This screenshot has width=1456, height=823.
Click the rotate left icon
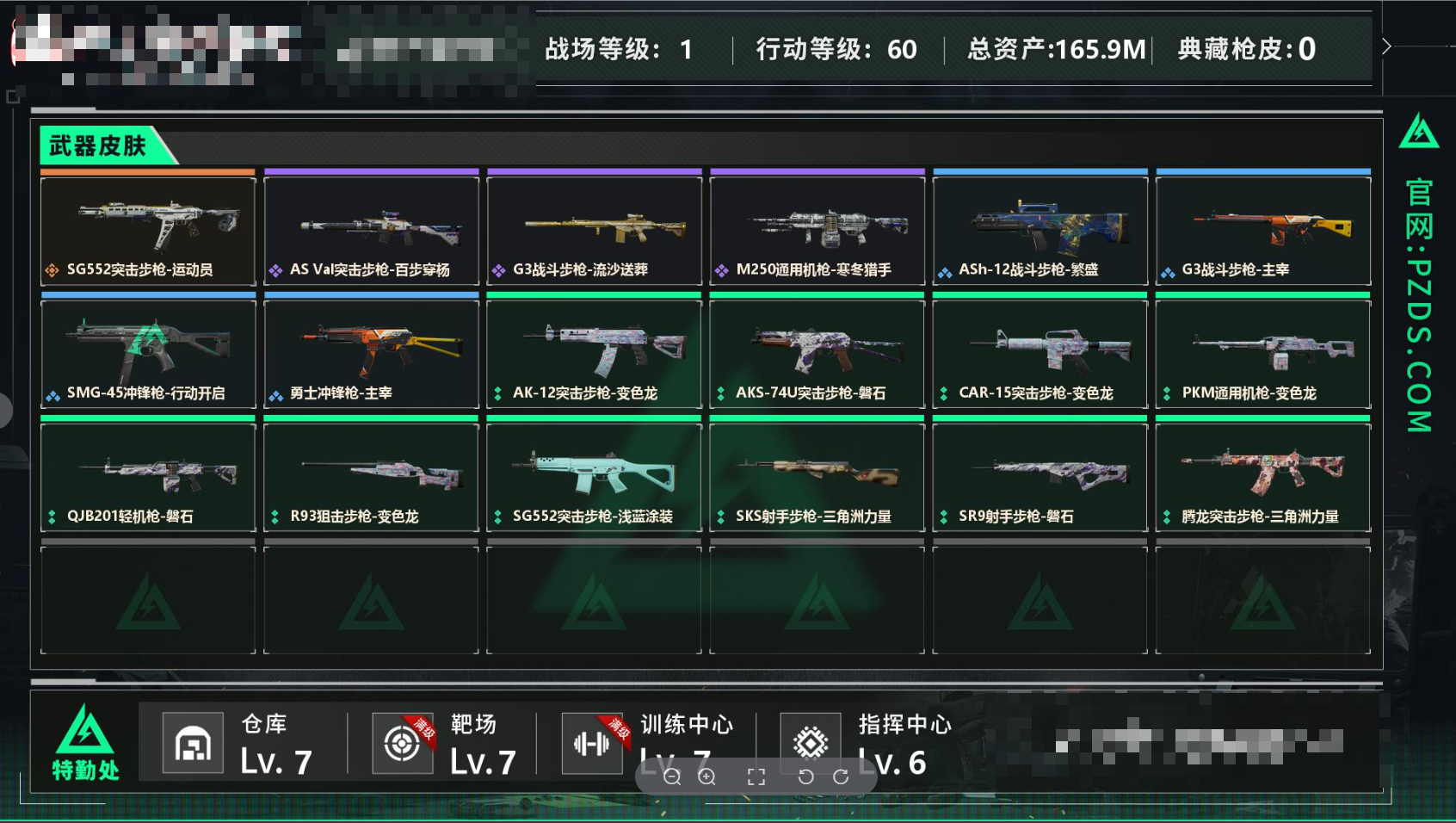[805, 777]
